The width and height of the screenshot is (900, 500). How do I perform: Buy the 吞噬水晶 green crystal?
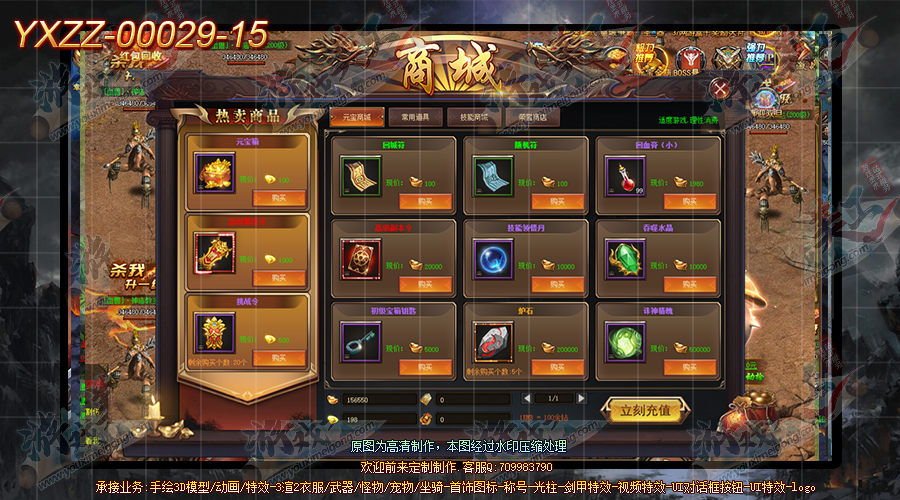[x=689, y=284]
